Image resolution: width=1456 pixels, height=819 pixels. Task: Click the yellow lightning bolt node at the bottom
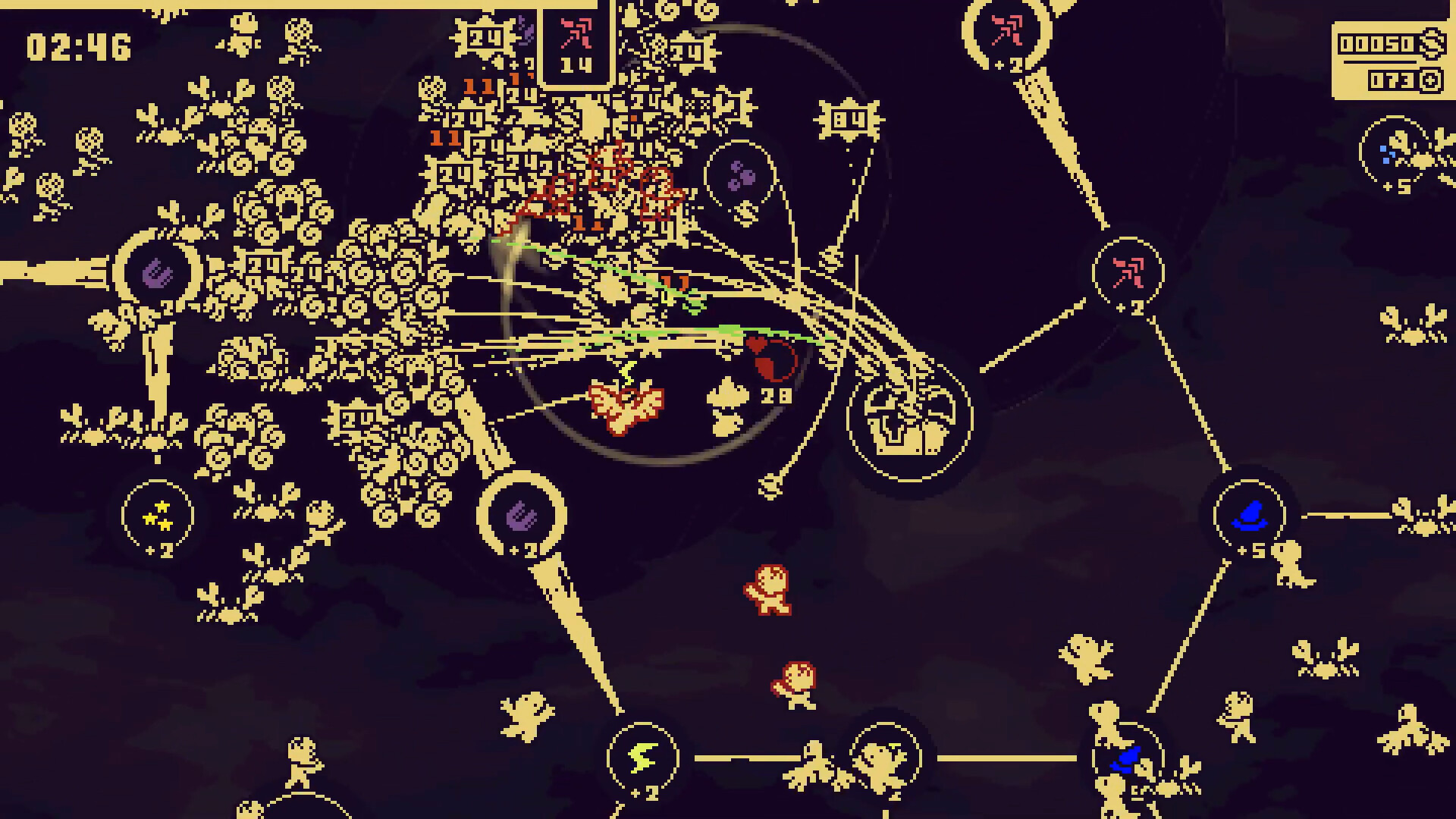pos(643,755)
